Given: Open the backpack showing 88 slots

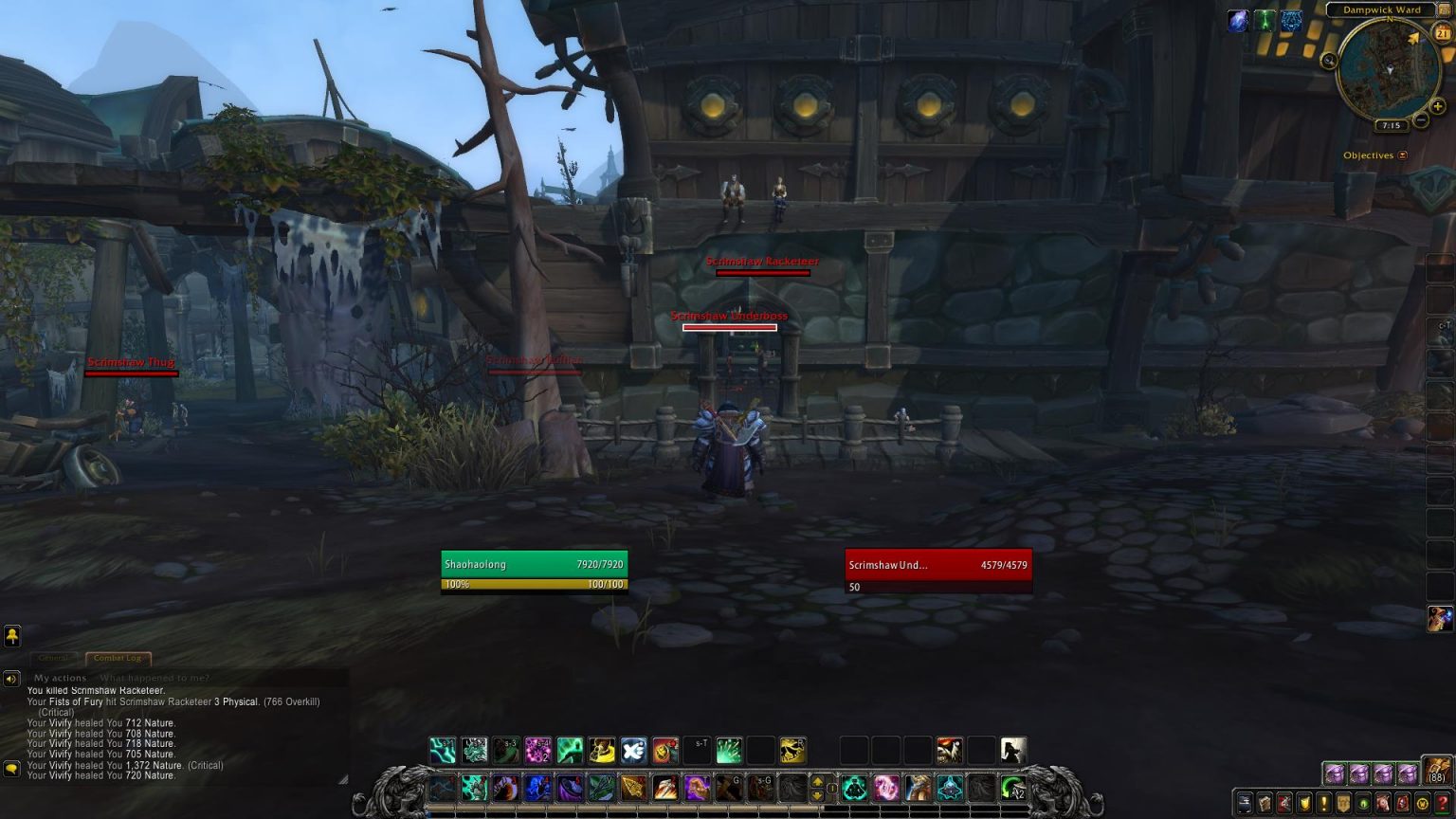Looking at the screenshot, I should click(1436, 773).
